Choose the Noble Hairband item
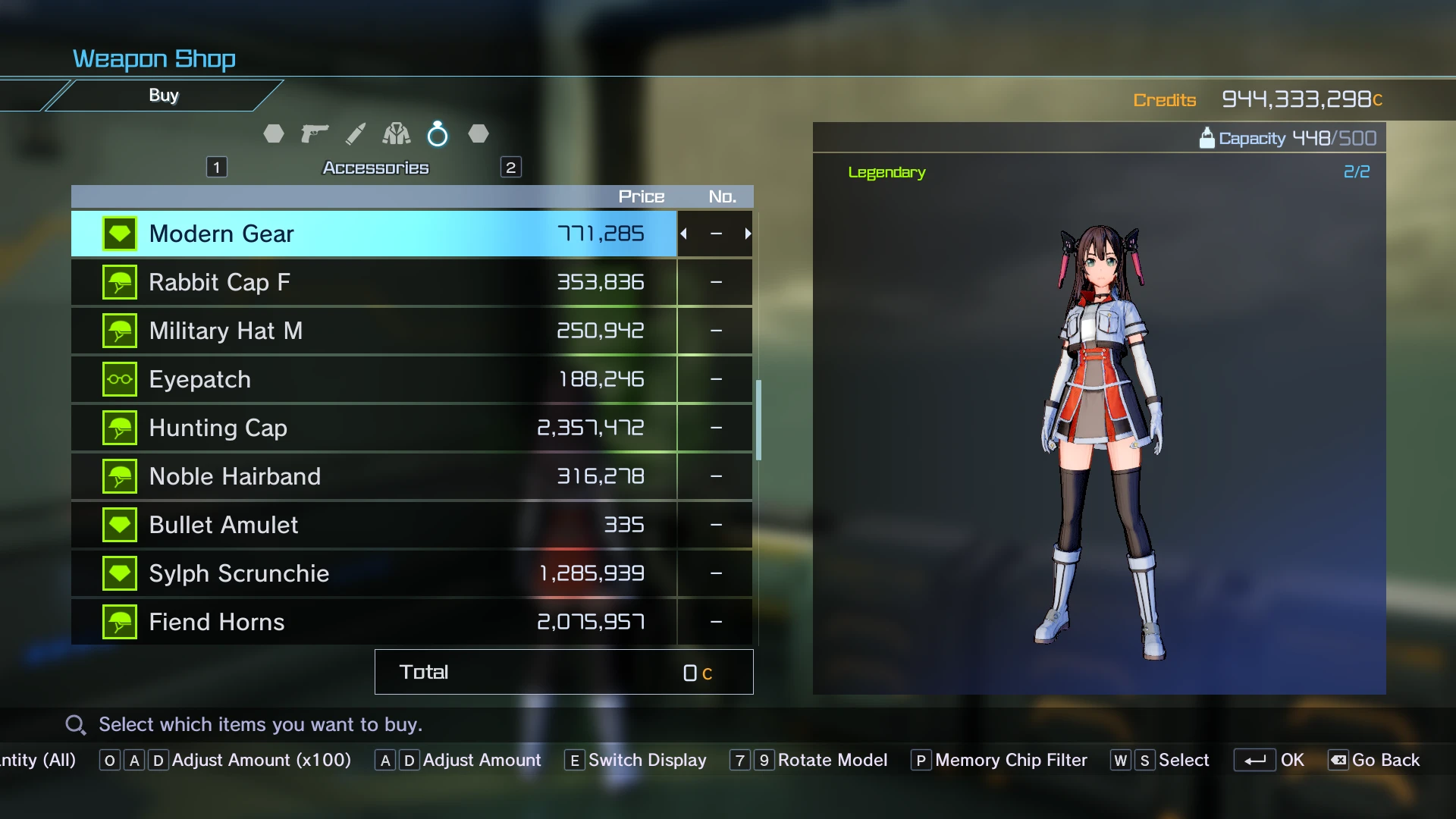The width and height of the screenshot is (1456, 819). point(373,476)
